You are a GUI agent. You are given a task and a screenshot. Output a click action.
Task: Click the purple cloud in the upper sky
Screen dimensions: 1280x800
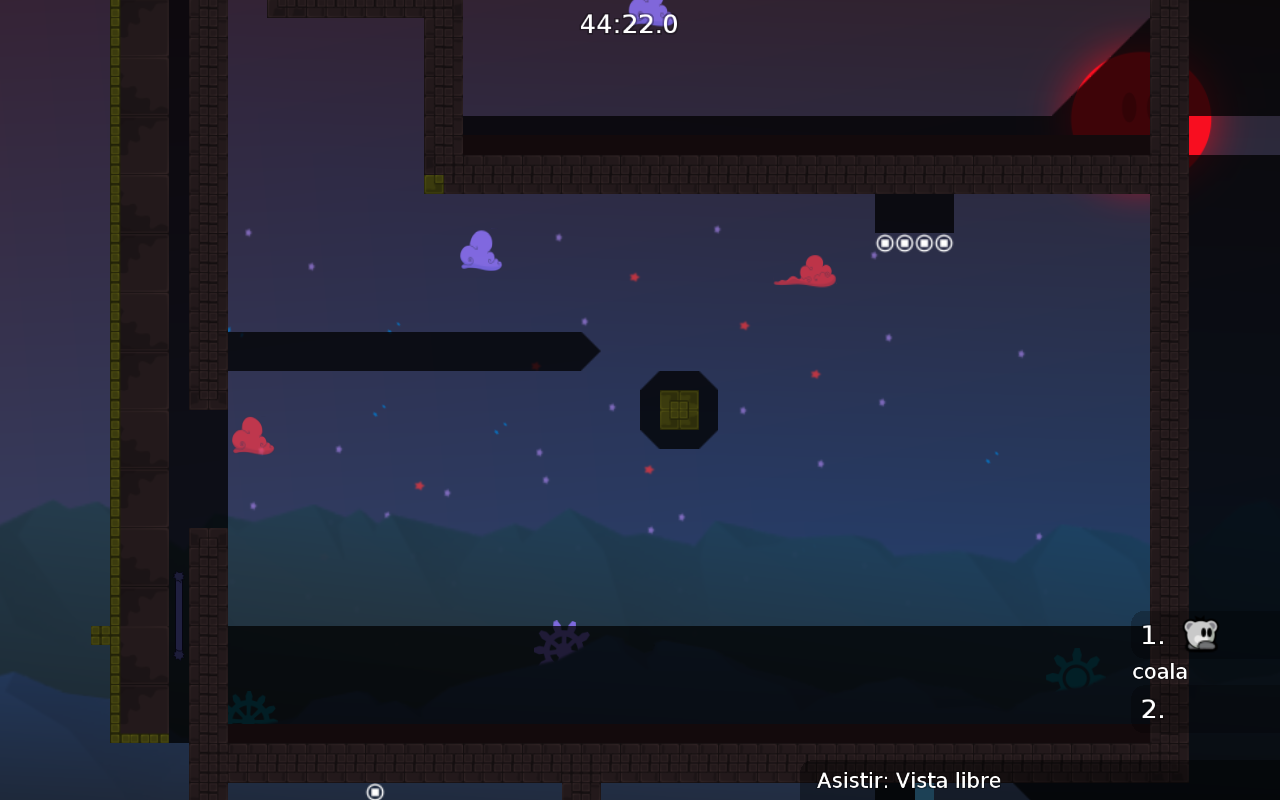(479, 250)
